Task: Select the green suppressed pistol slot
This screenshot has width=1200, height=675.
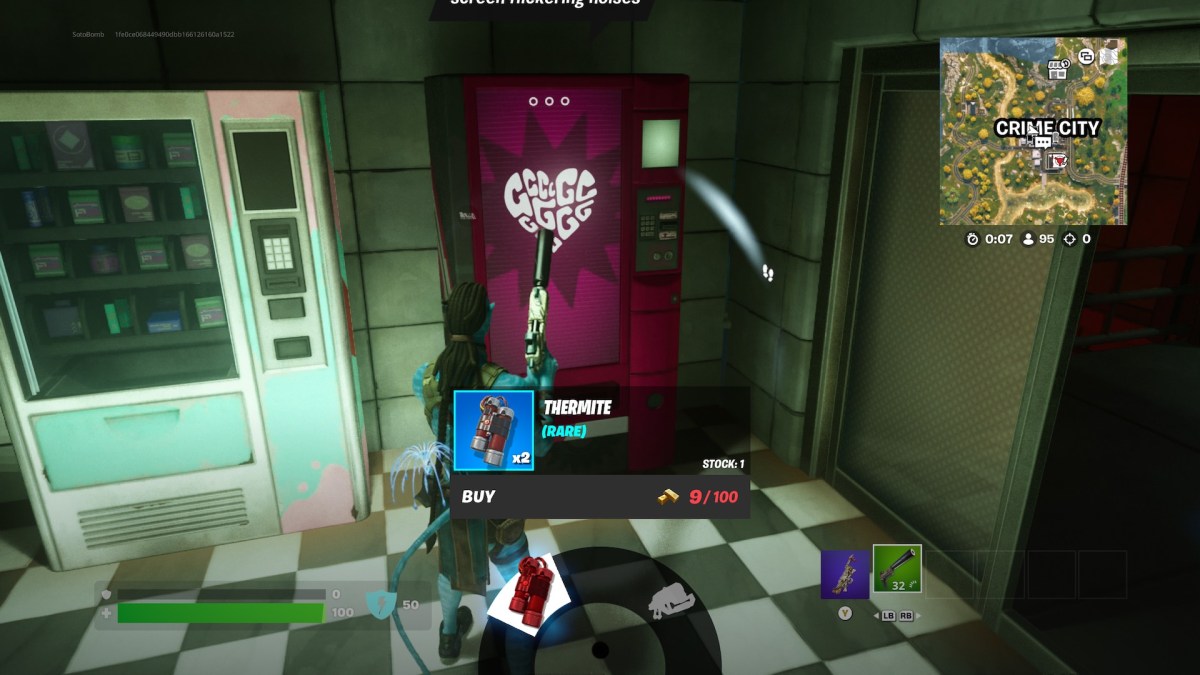Action: pos(897,570)
